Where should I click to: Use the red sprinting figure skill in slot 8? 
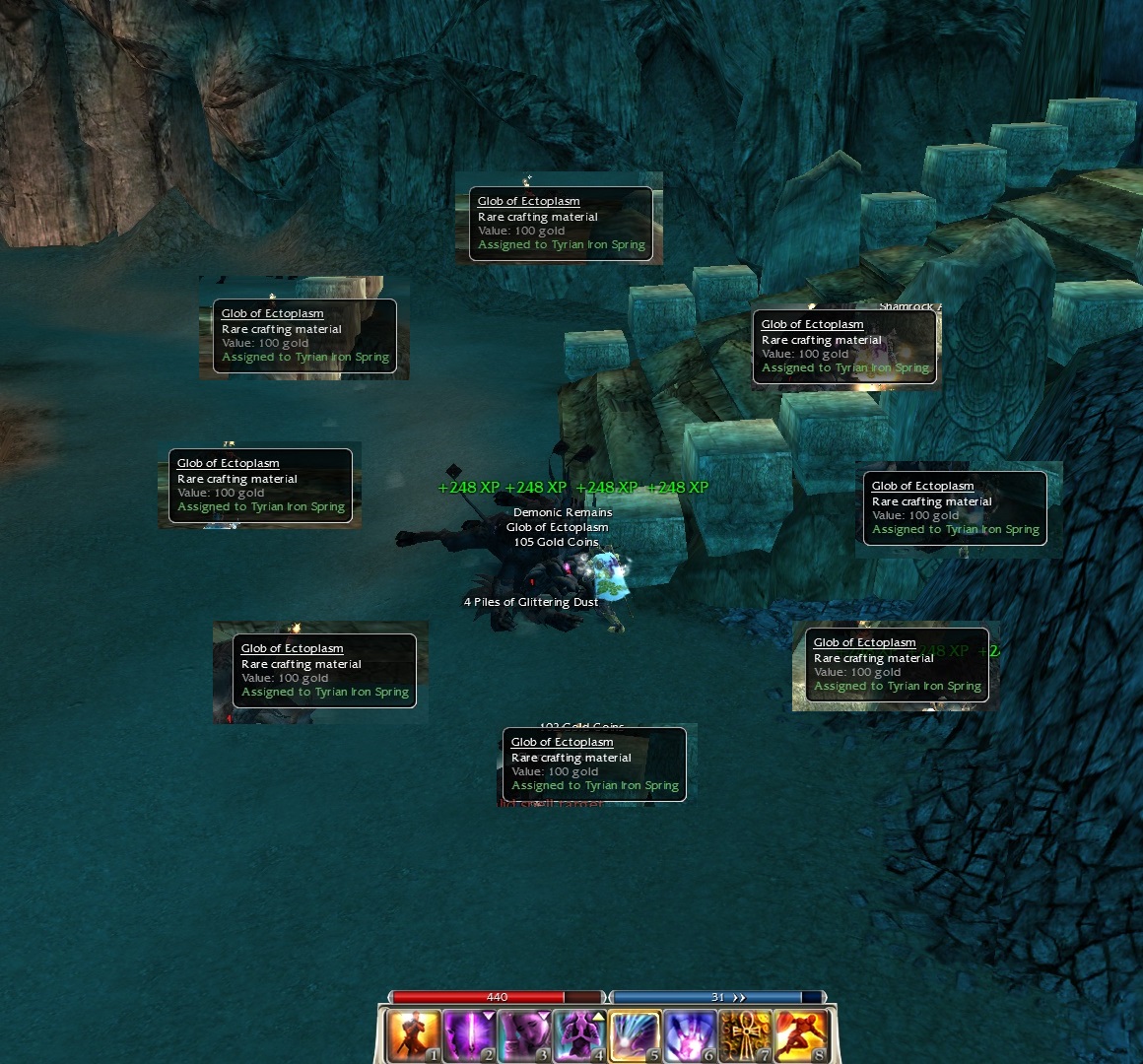pos(801,1035)
